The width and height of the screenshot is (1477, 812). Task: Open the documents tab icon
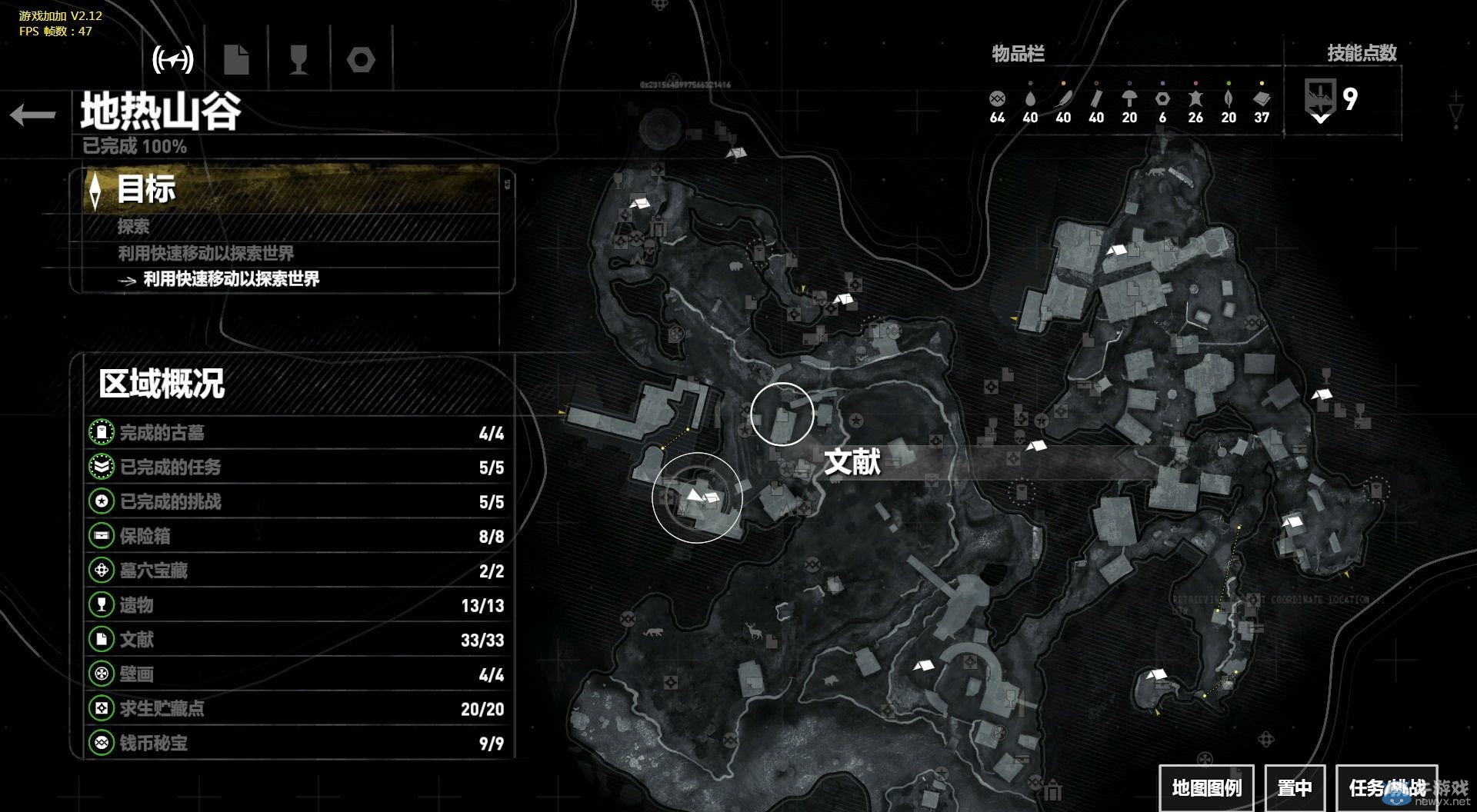pyautogui.click(x=236, y=59)
